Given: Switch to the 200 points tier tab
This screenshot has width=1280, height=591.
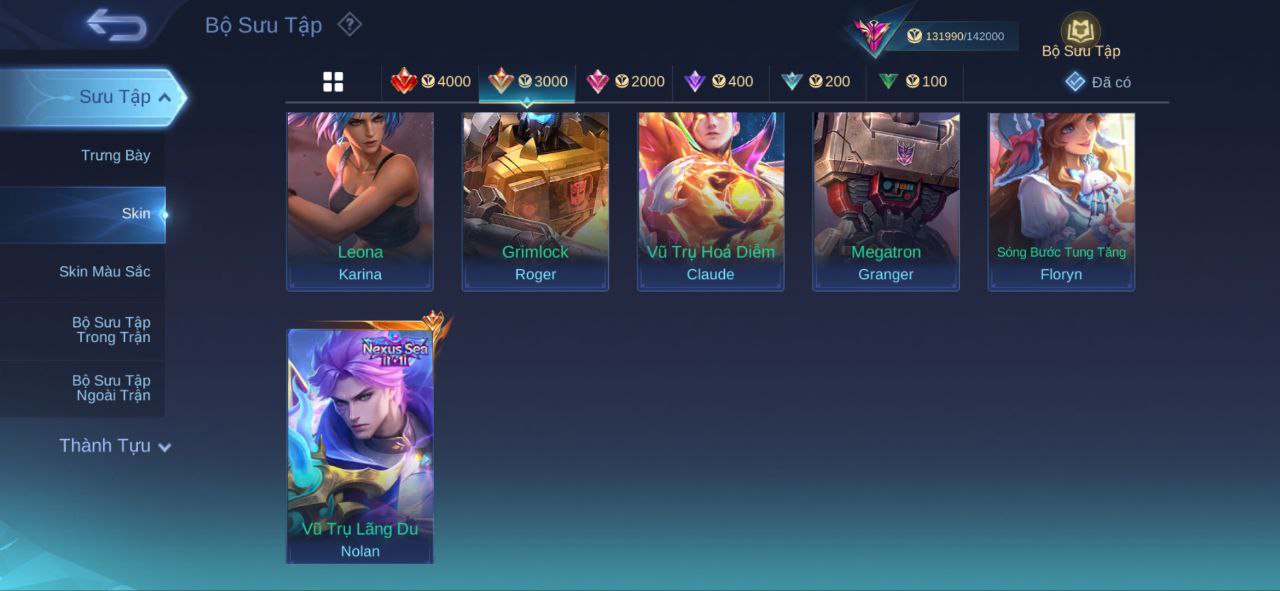Looking at the screenshot, I should (816, 82).
